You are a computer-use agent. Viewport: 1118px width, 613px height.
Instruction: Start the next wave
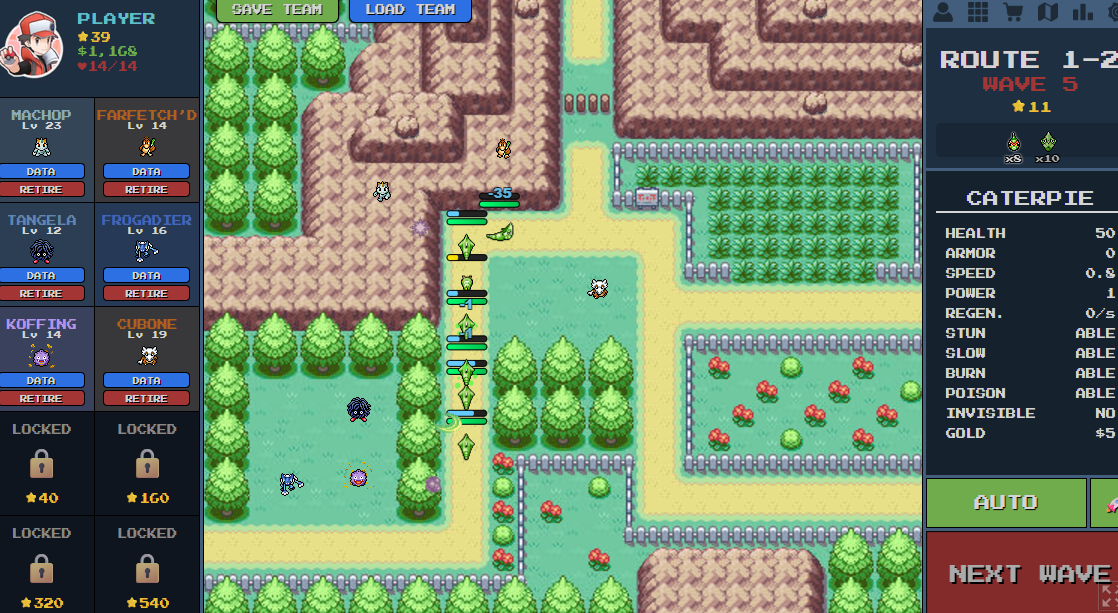click(1029, 573)
